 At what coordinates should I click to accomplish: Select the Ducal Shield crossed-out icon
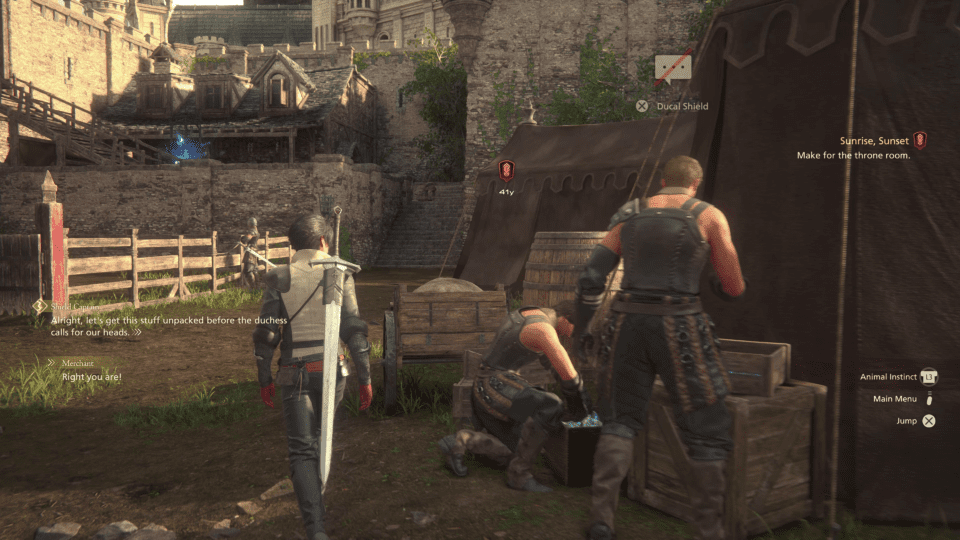pyautogui.click(x=672, y=68)
